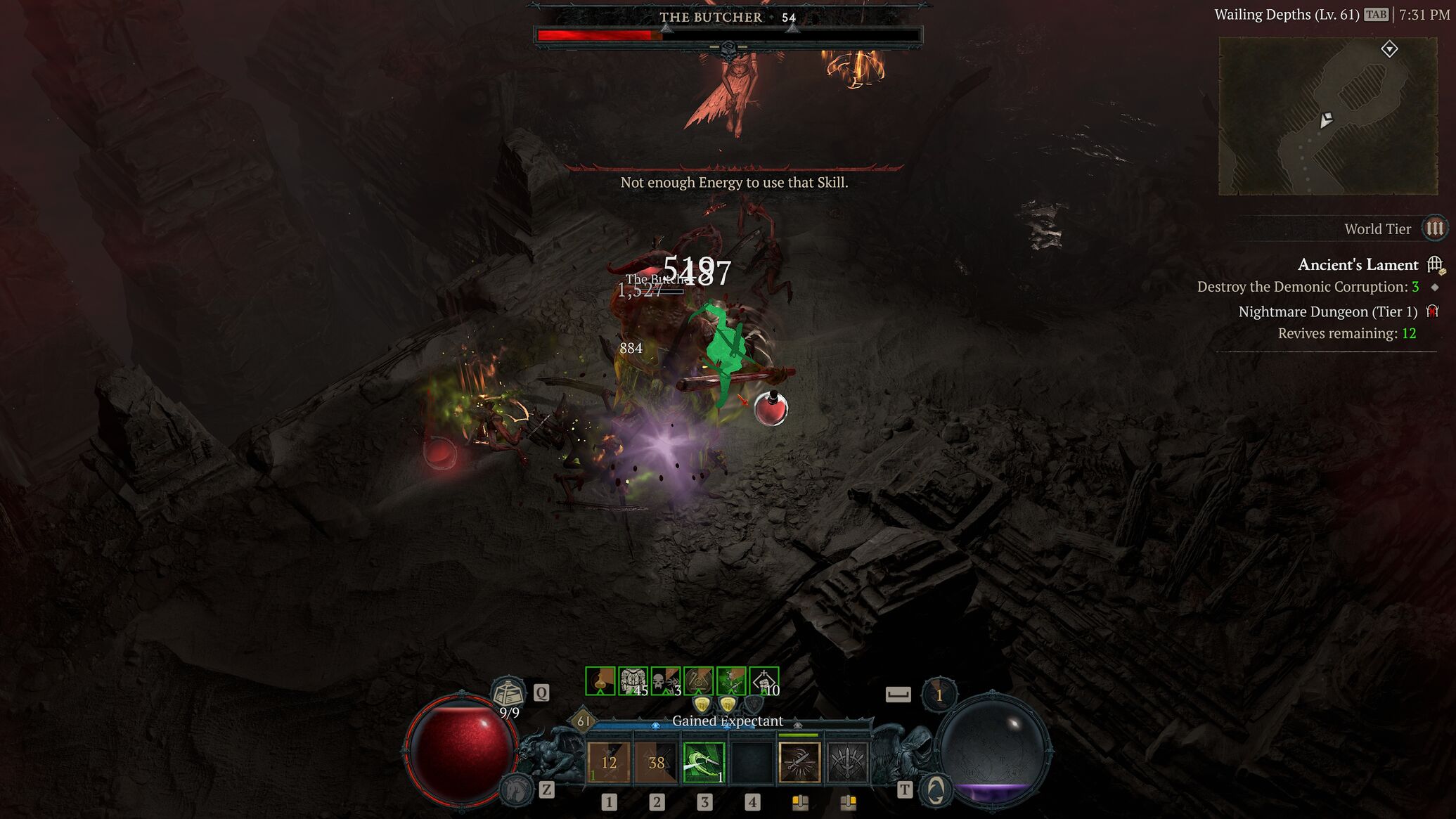Click the objective marker on the minimap
Viewport: 1456px width, 819px height.
(x=1389, y=49)
